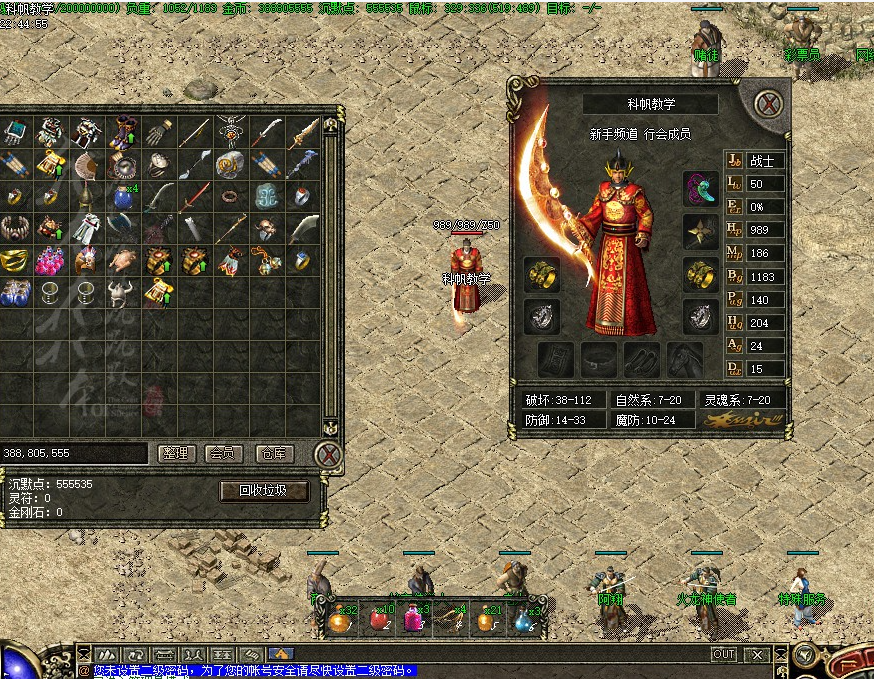Select the pink potion bundle in inventory
874x679 pixels.
pyautogui.click(x=49, y=261)
